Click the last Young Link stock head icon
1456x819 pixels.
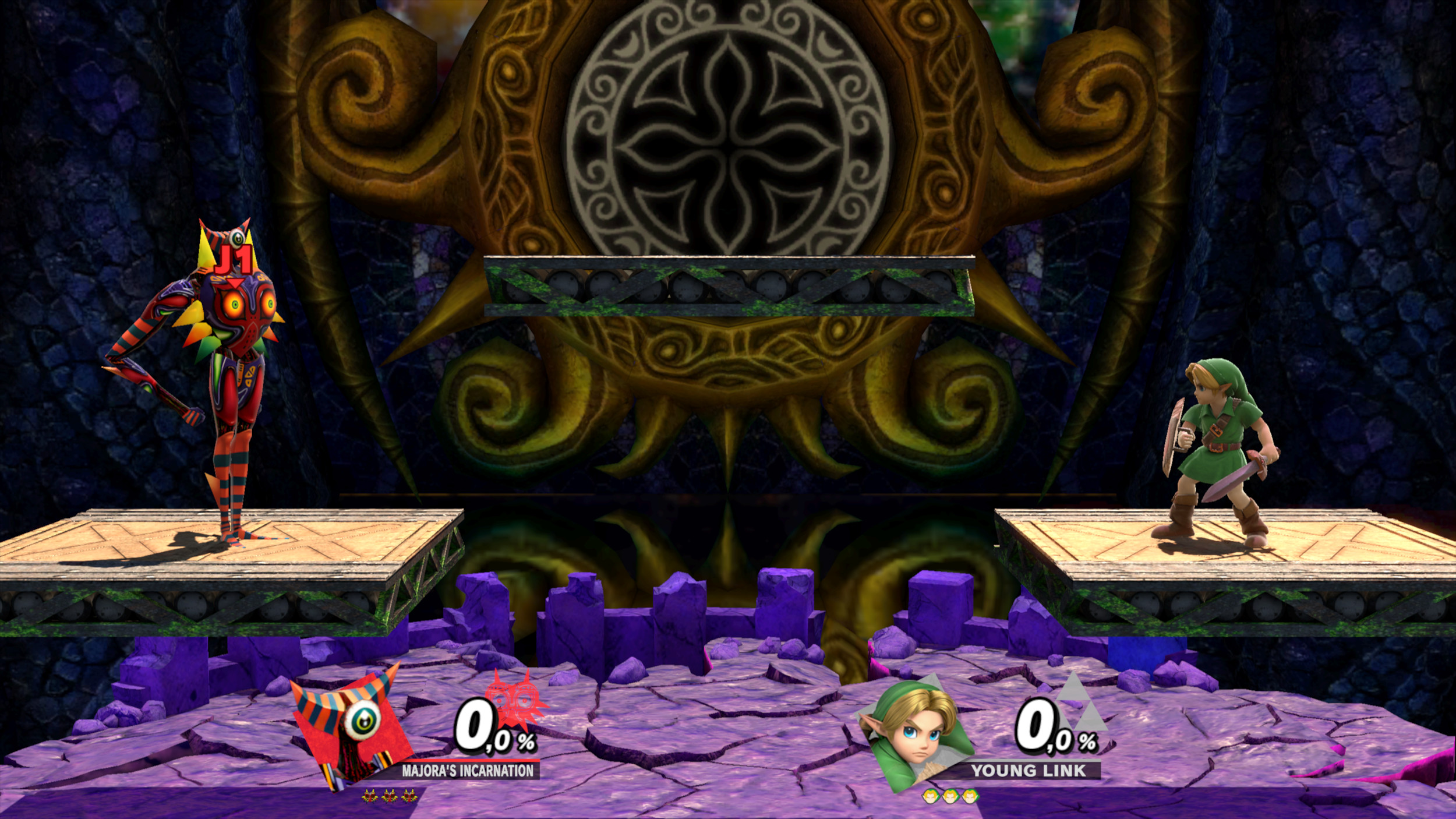[x=970, y=797]
